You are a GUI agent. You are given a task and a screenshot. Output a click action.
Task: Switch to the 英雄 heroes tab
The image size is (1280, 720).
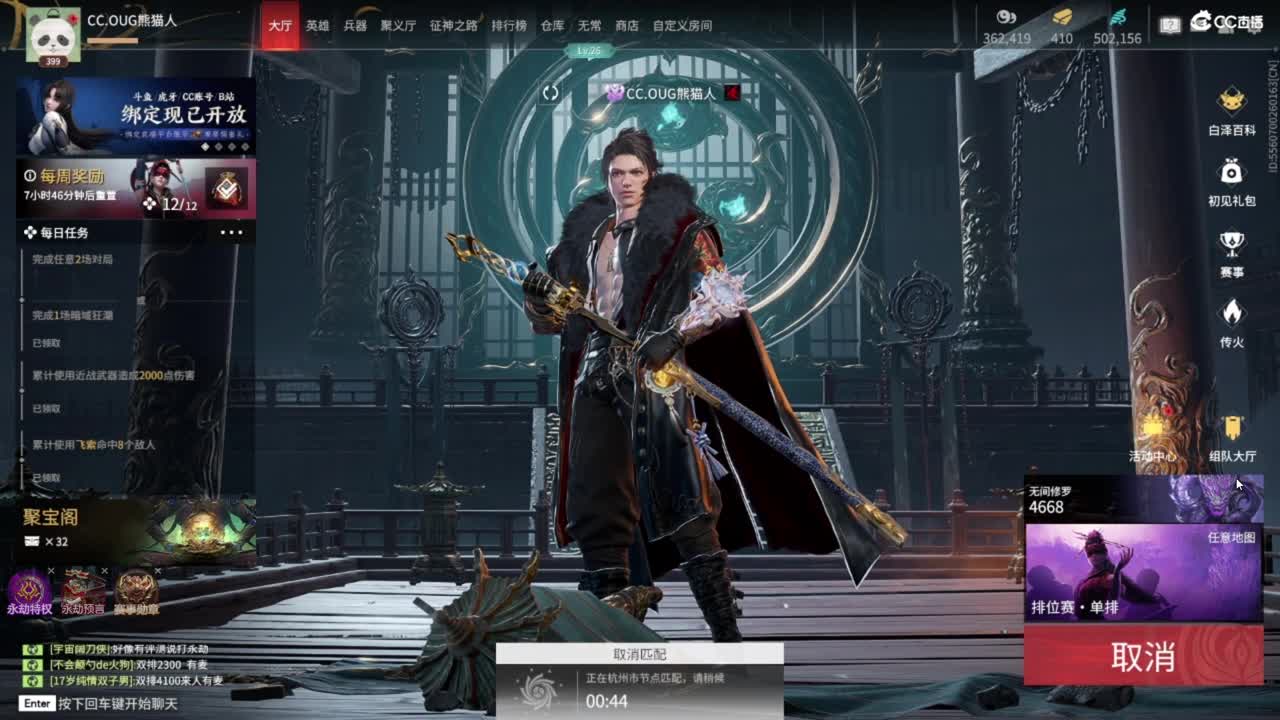[316, 26]
